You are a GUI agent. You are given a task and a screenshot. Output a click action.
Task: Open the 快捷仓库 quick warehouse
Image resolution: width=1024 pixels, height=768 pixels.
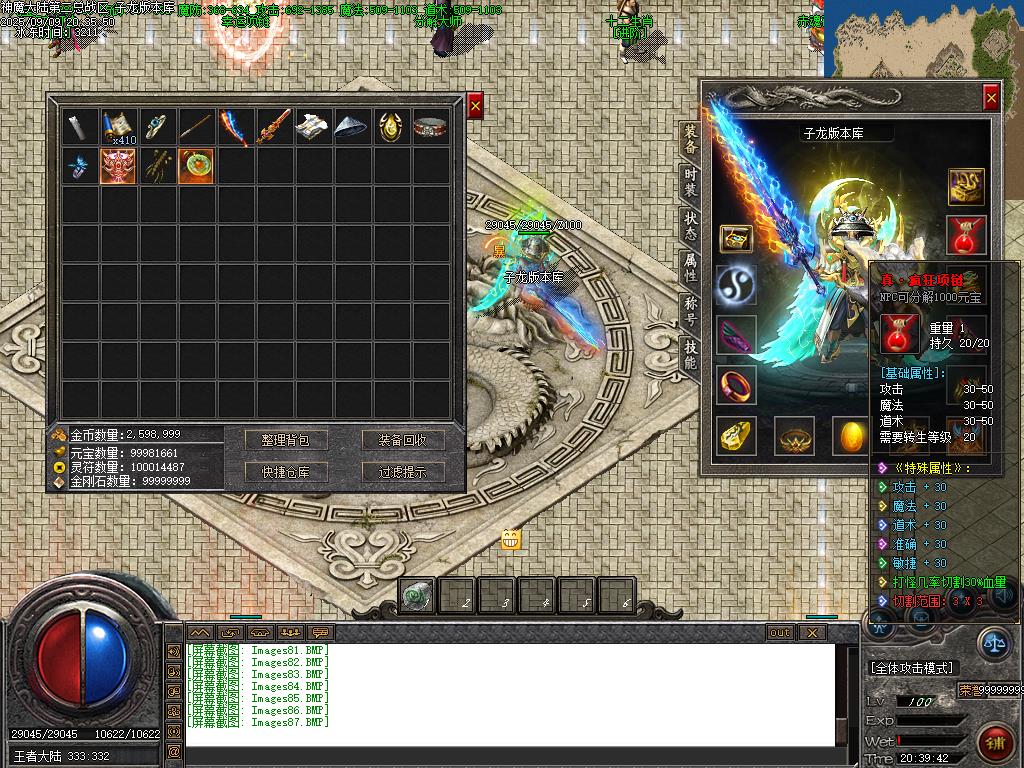point(286,472)
